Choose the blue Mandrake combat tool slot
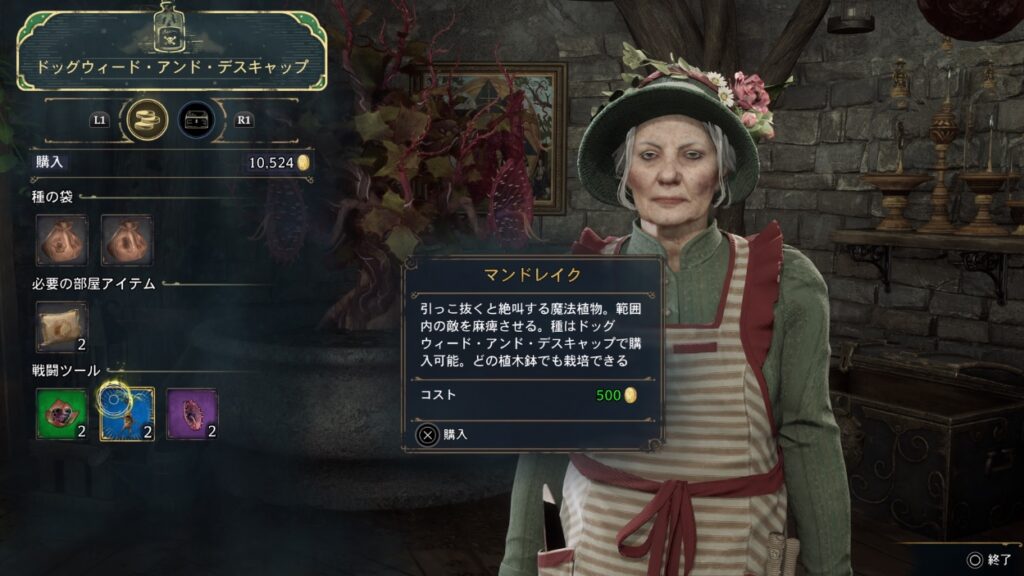The image size is (1024, 576). [127, 414]
